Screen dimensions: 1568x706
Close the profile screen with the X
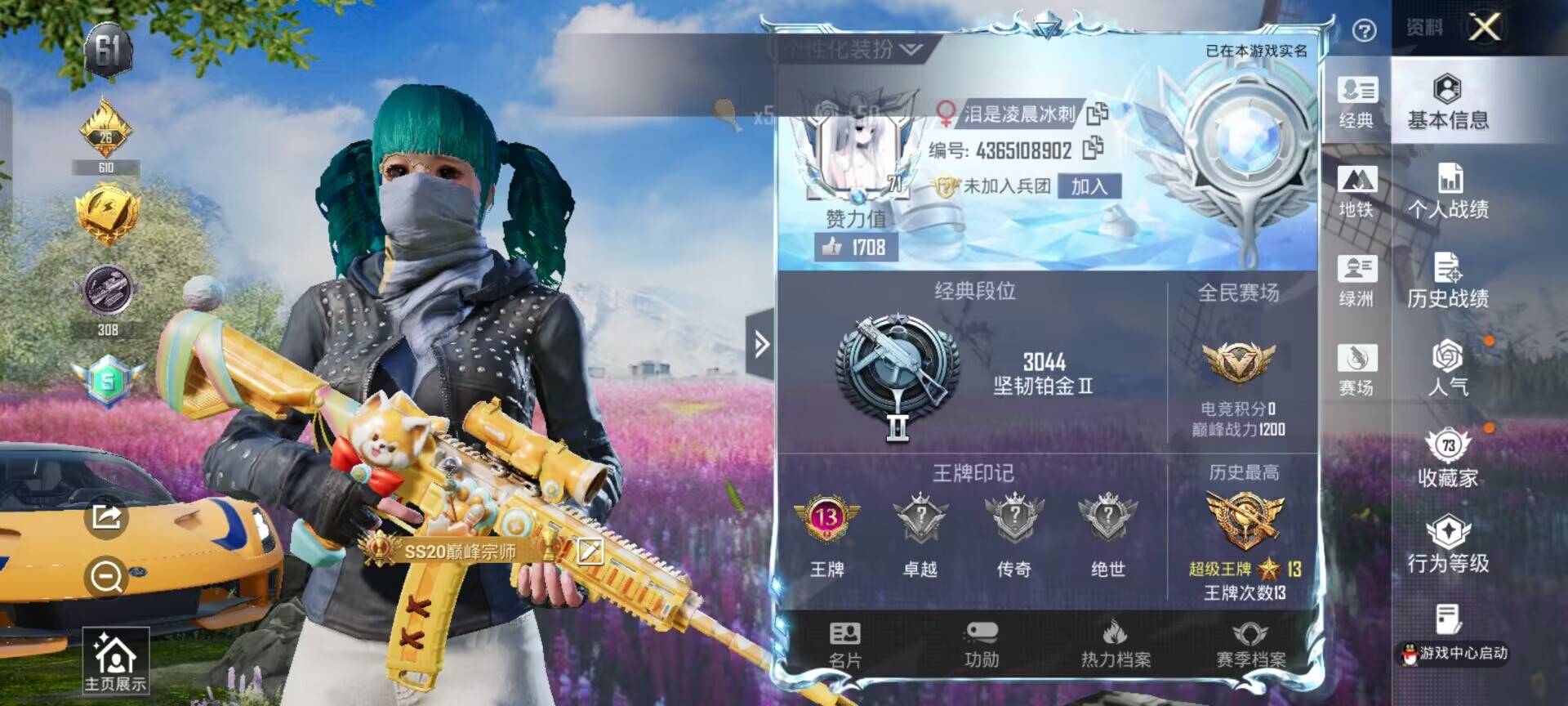click(x=1484, y=27)
